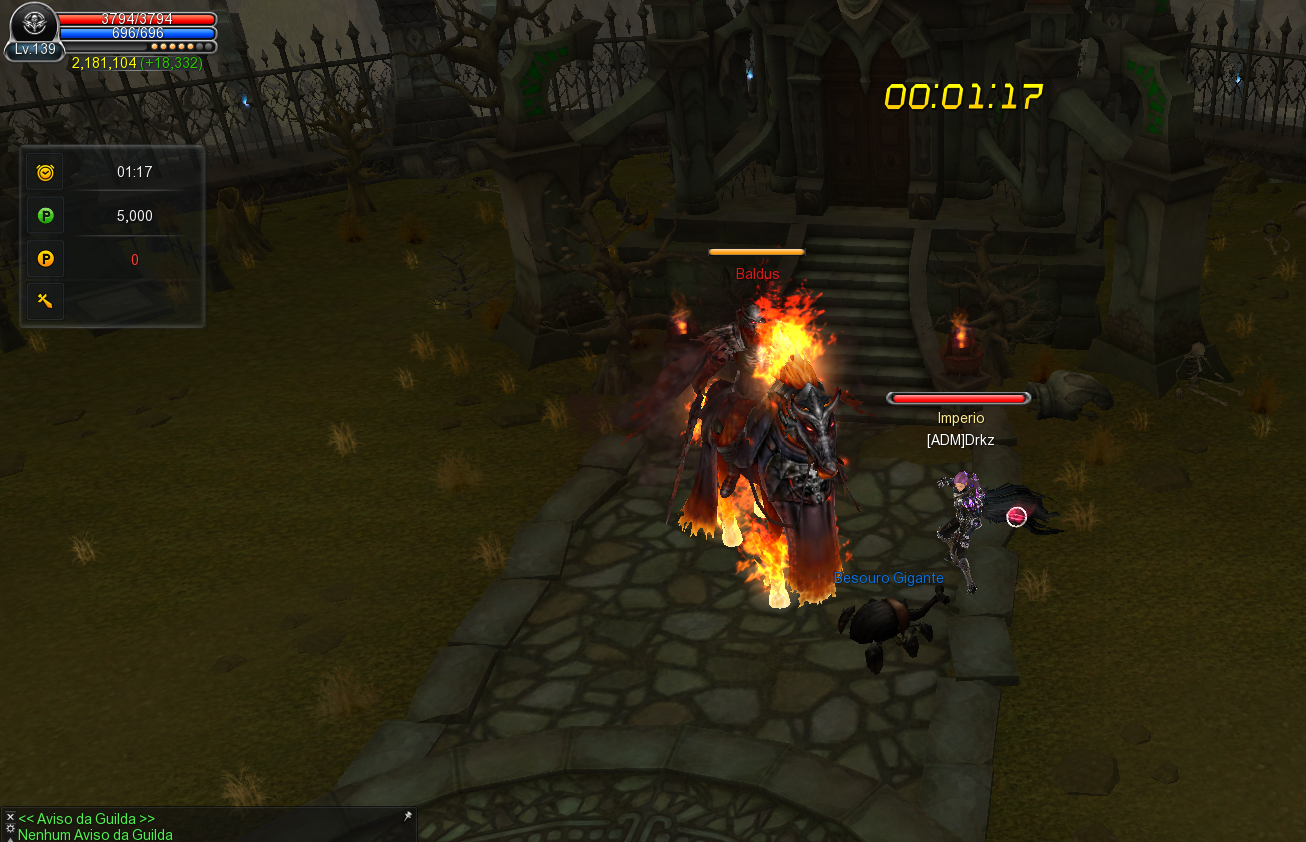This screenshot has height=842, width=1306.
Task: Select the orange P points icon
Action: 45,259
